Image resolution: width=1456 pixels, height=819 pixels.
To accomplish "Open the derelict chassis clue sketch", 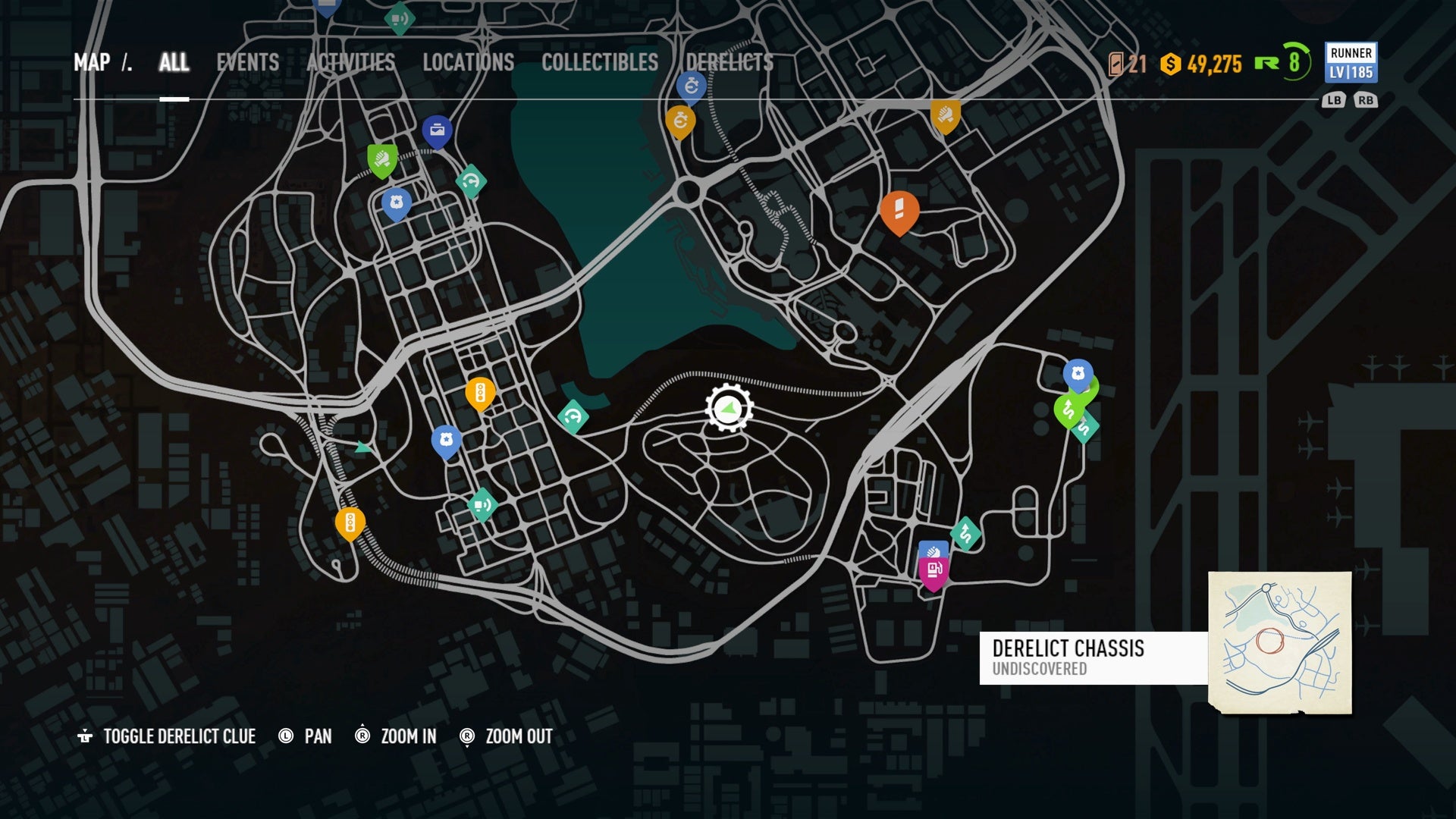I will coord(1279,642).
